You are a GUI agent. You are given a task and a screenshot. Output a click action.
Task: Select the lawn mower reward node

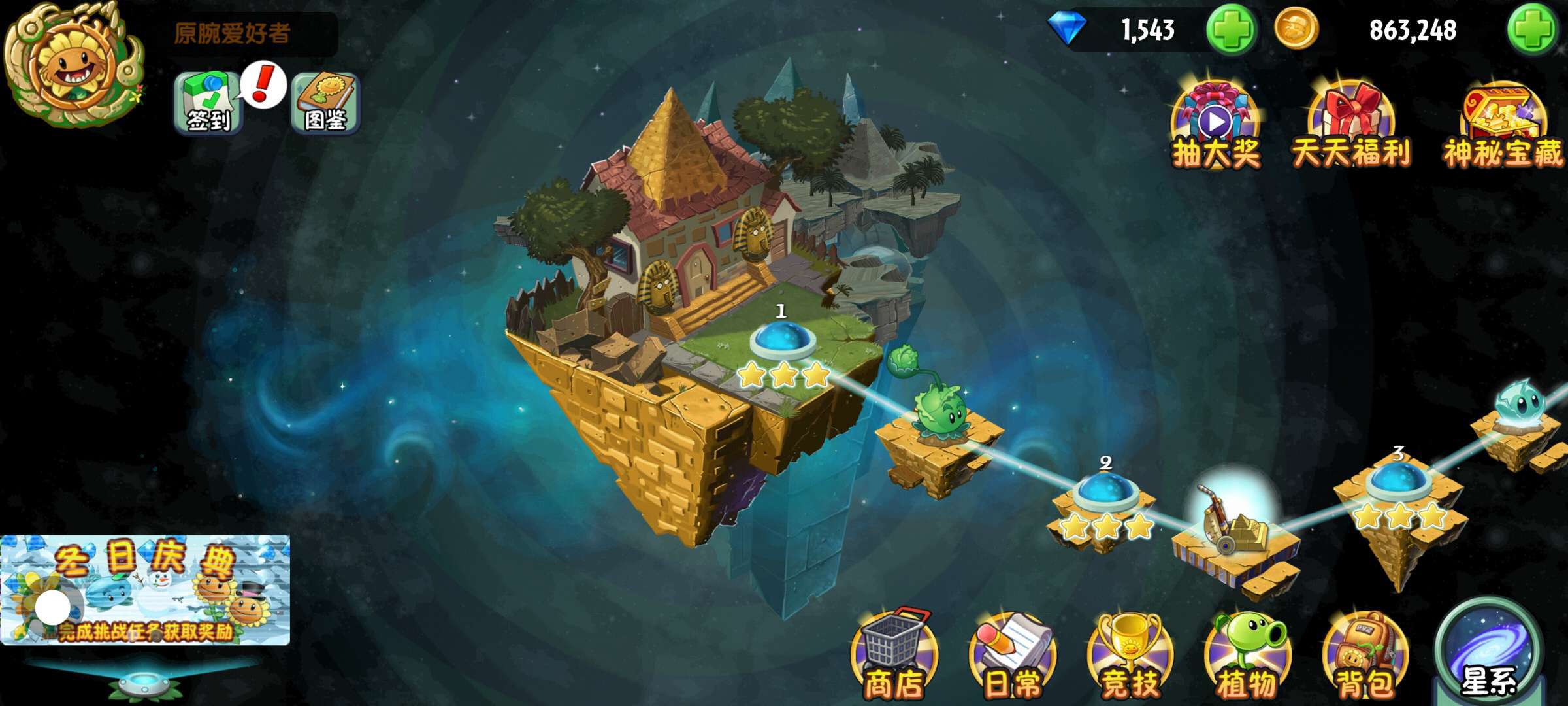pos(1232,523)
